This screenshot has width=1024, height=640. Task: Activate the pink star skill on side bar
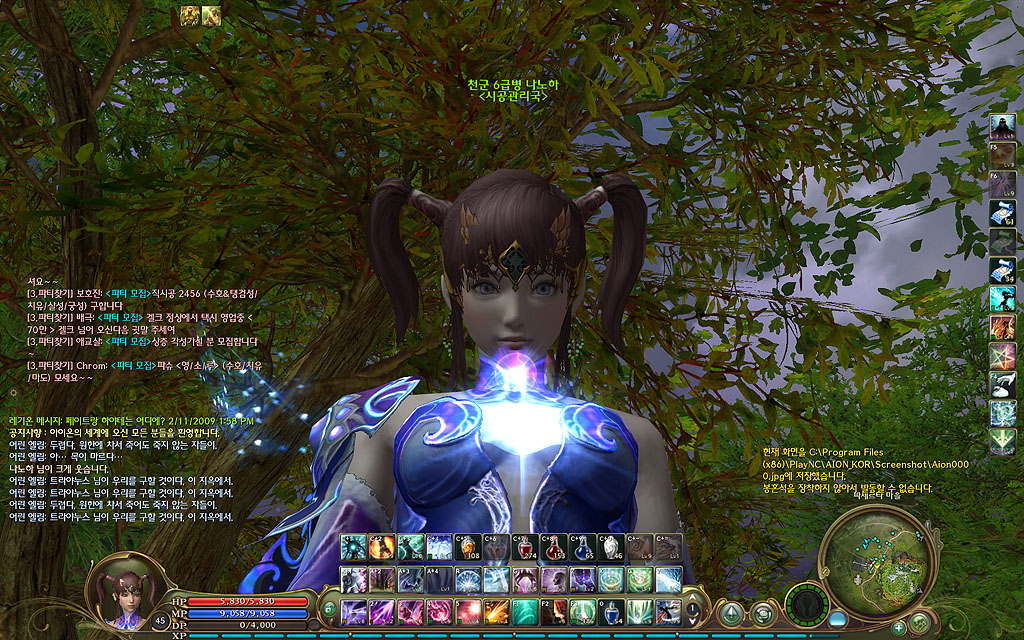1003,356
